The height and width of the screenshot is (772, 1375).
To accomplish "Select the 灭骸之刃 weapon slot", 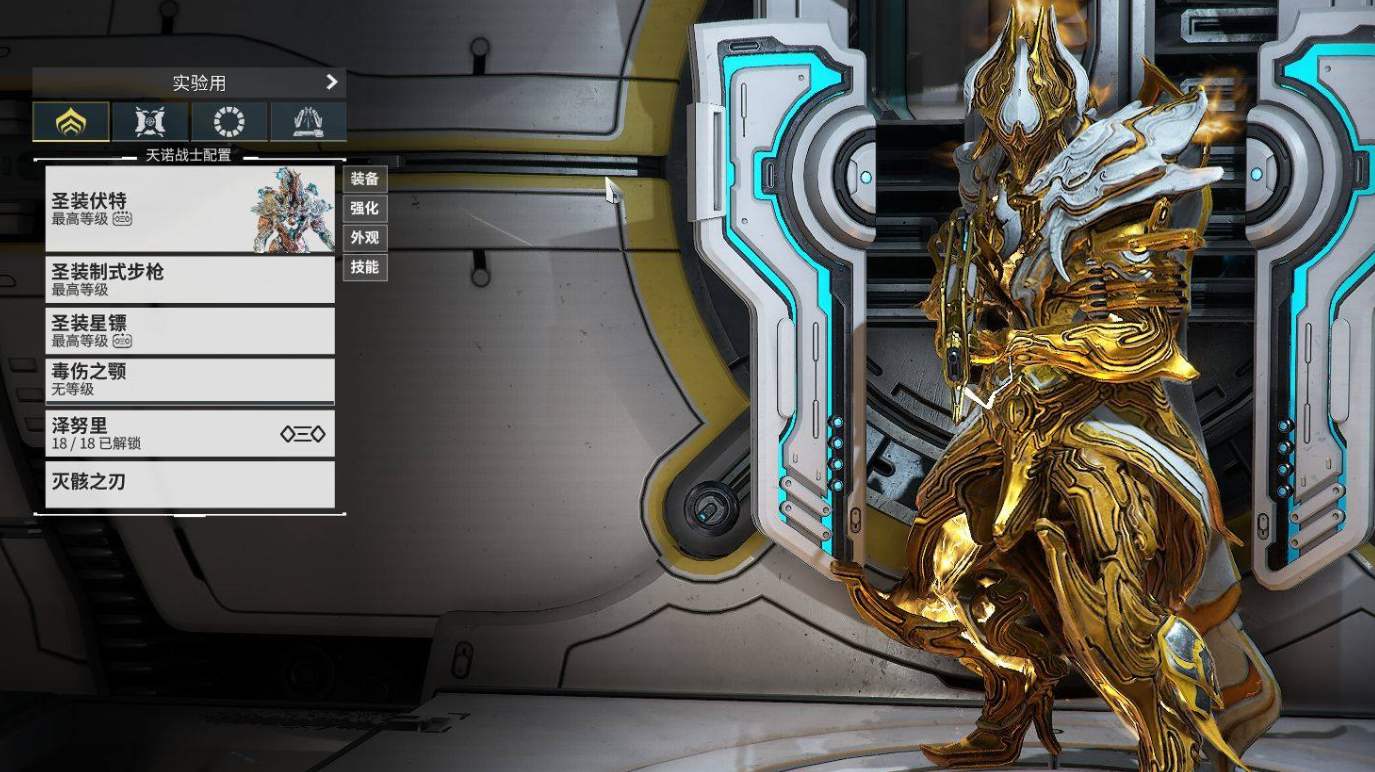I will tap(190, 483).
